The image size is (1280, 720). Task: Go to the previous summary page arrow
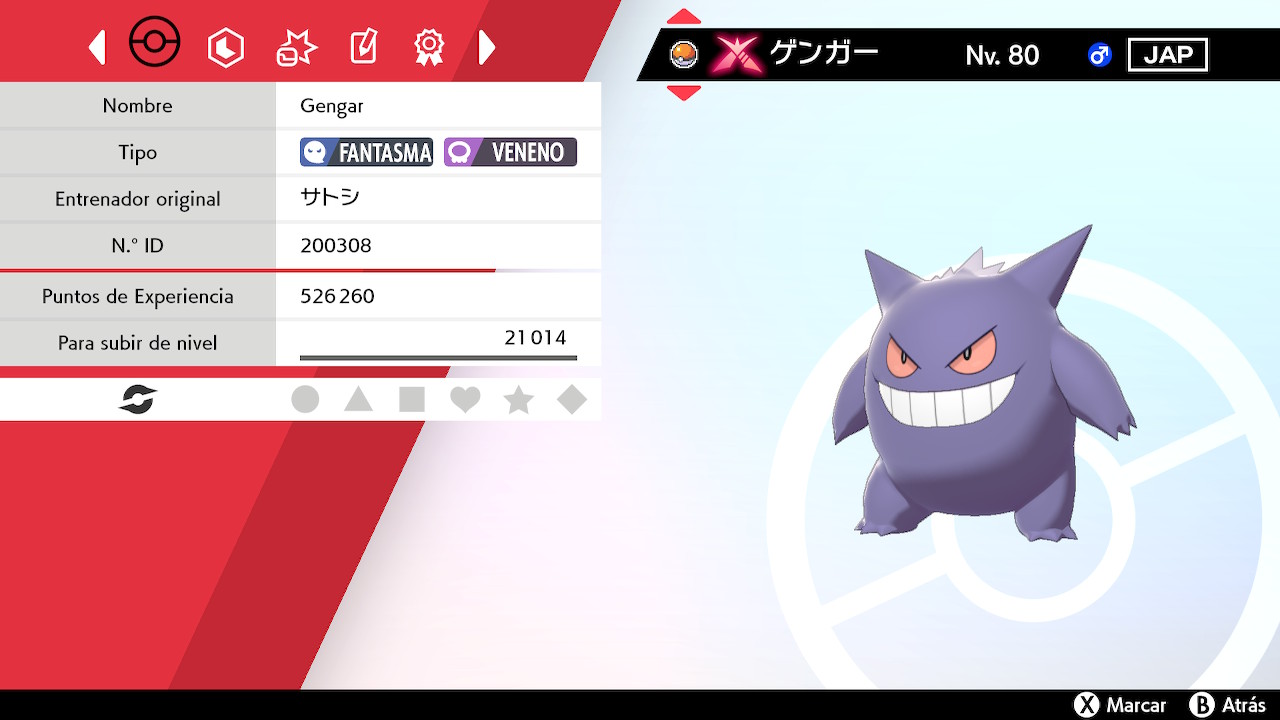(x=97, y=47)
